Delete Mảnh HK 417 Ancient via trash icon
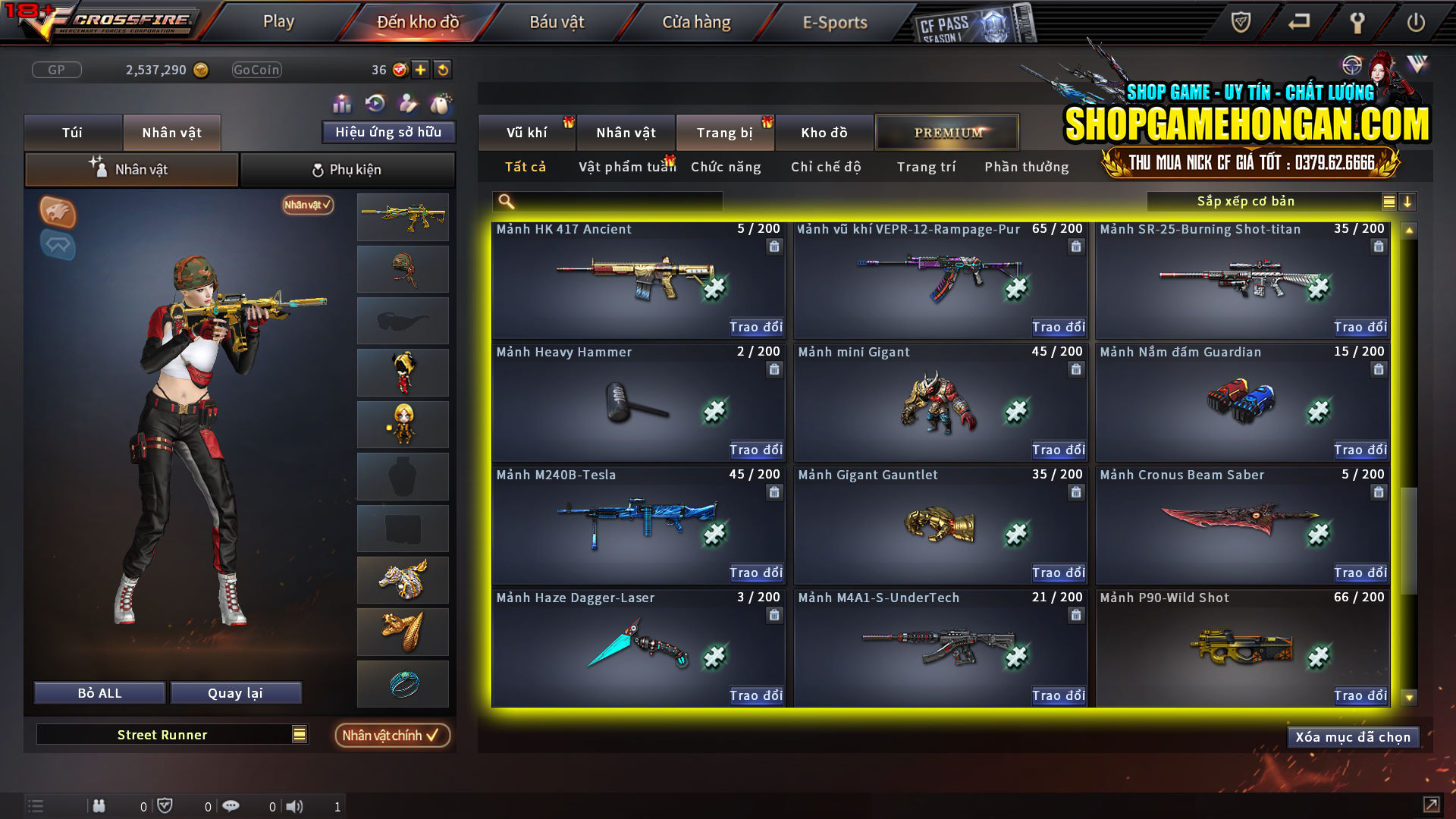Screen dimensions: 1456x819 (774, 246)
